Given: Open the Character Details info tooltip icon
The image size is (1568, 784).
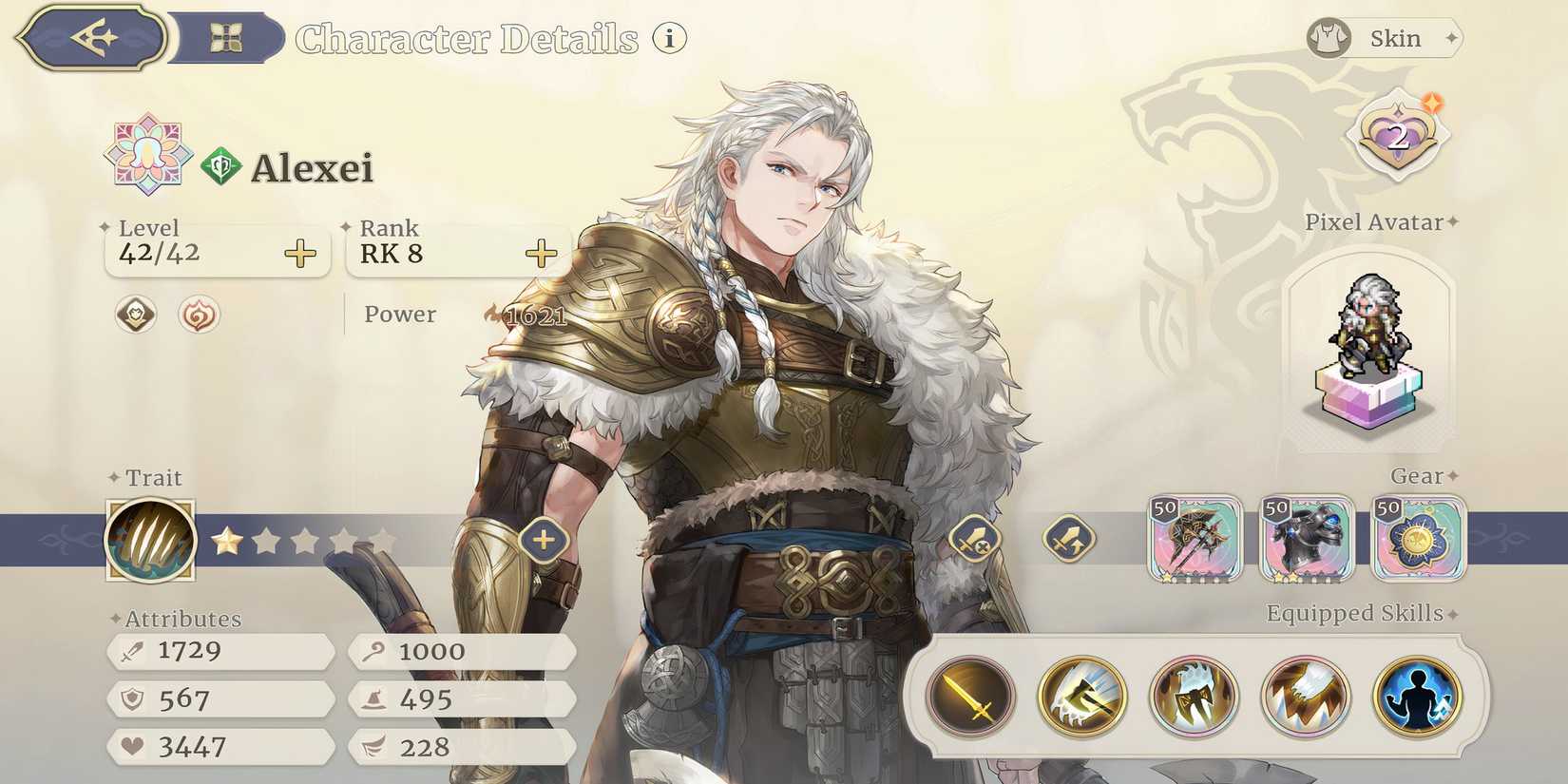Looking at the screenshot, I should [x=668, y=40].
